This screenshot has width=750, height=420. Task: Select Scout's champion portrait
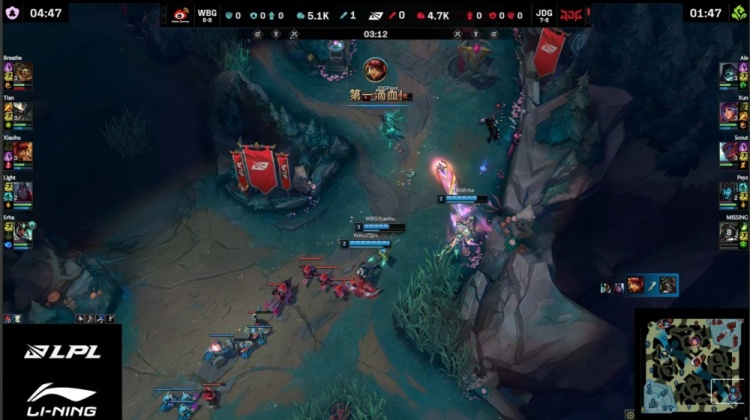(729, 152)
